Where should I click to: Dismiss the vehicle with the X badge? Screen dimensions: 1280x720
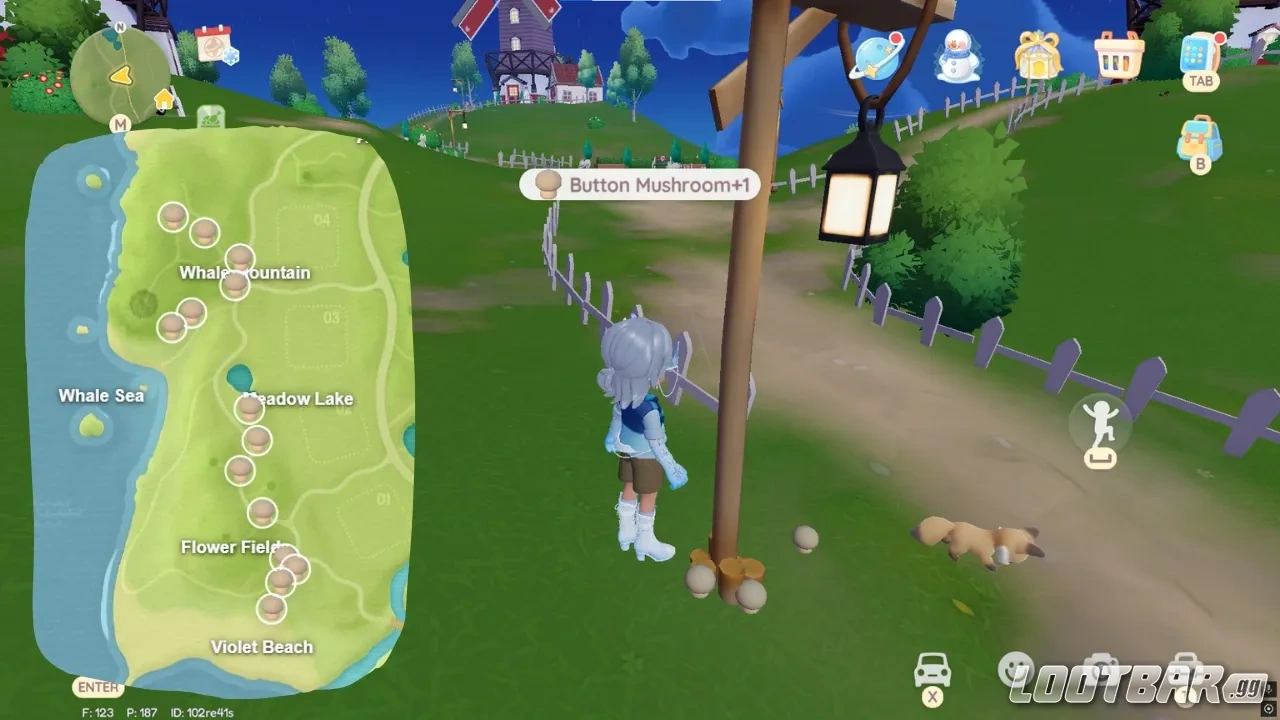point(931,696)
